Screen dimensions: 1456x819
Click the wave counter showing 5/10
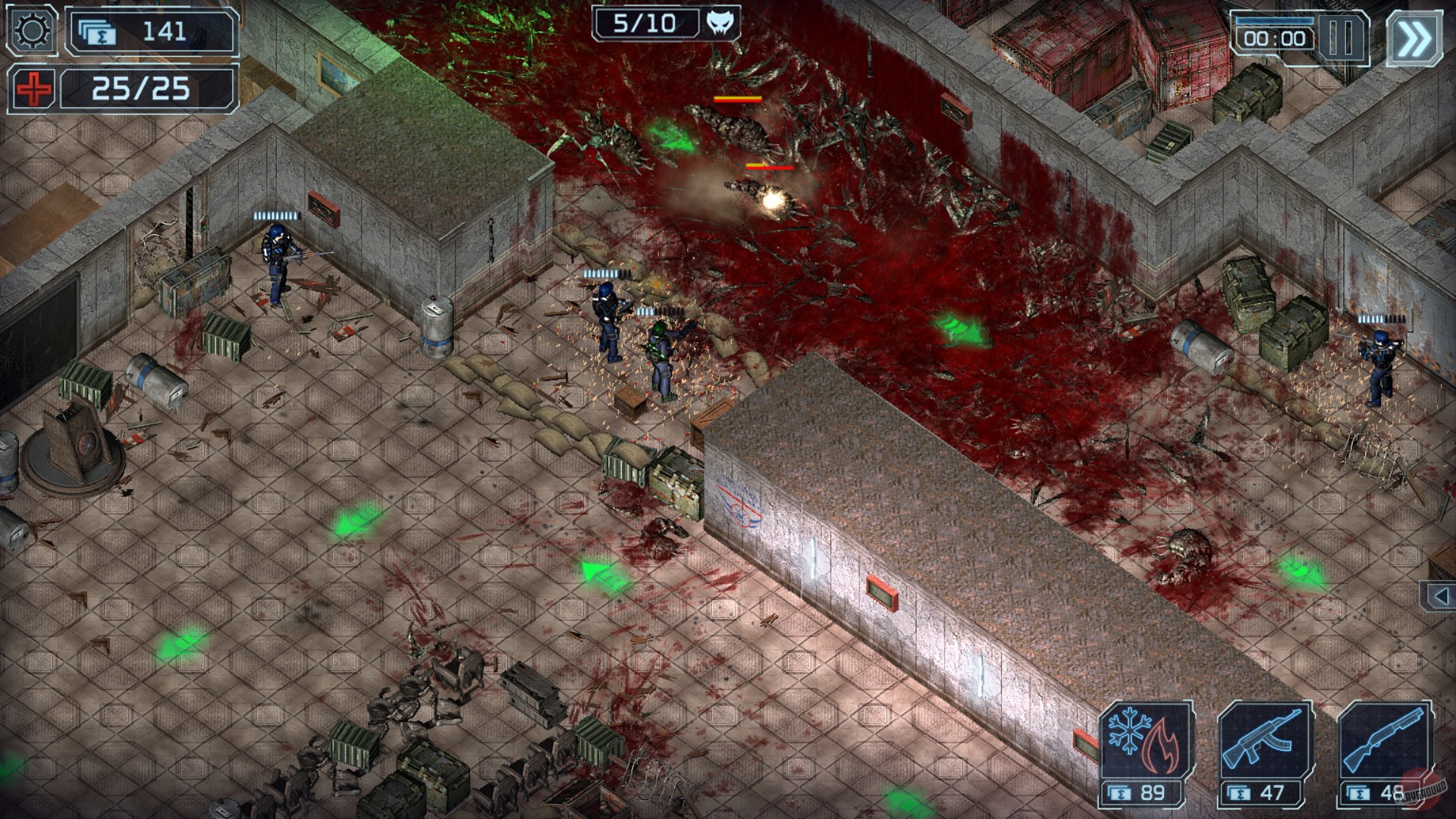pyautogui.click(x=643, y=21)
